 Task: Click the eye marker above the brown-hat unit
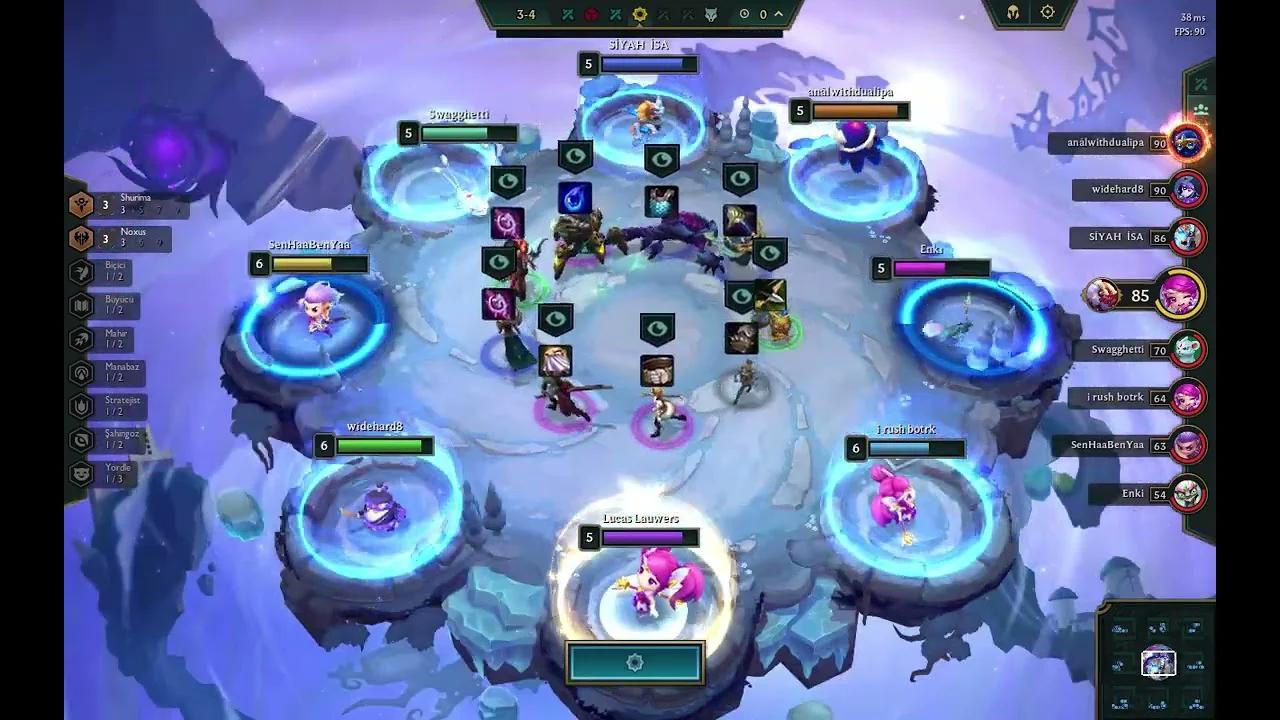[656, 327]
